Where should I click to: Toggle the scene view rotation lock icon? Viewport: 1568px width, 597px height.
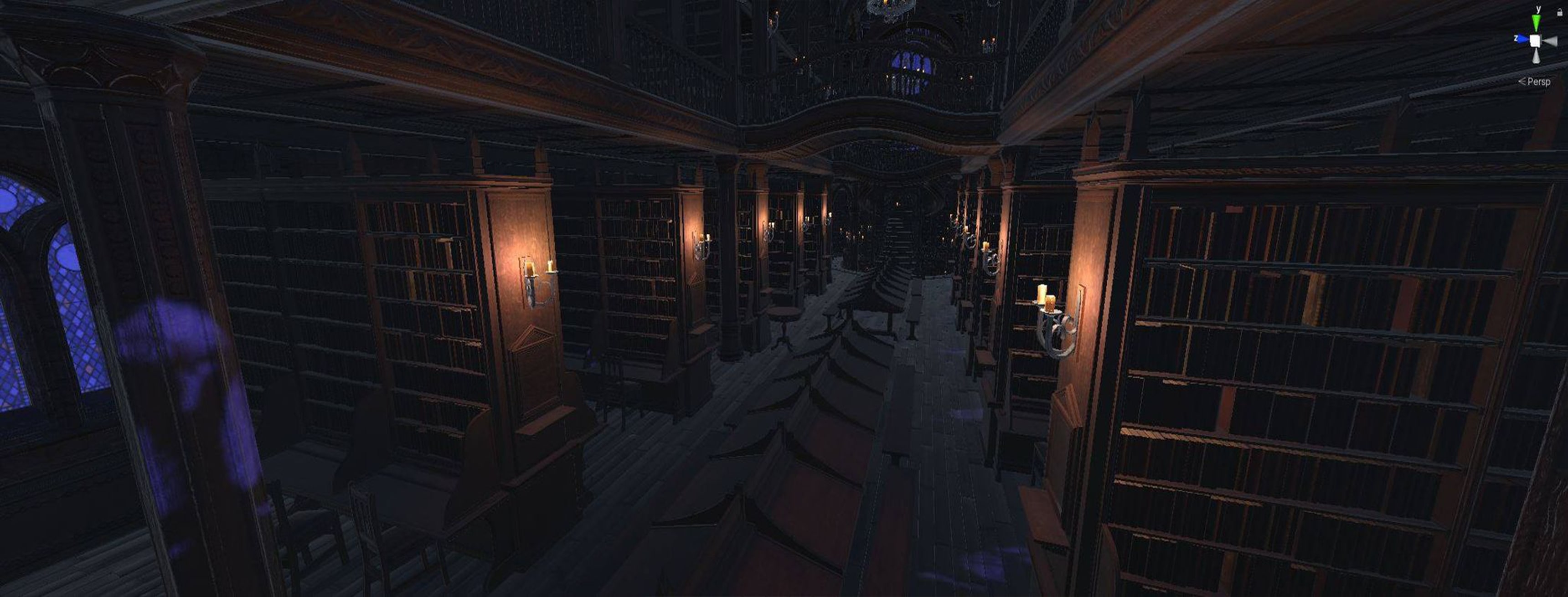point(1559,13)
